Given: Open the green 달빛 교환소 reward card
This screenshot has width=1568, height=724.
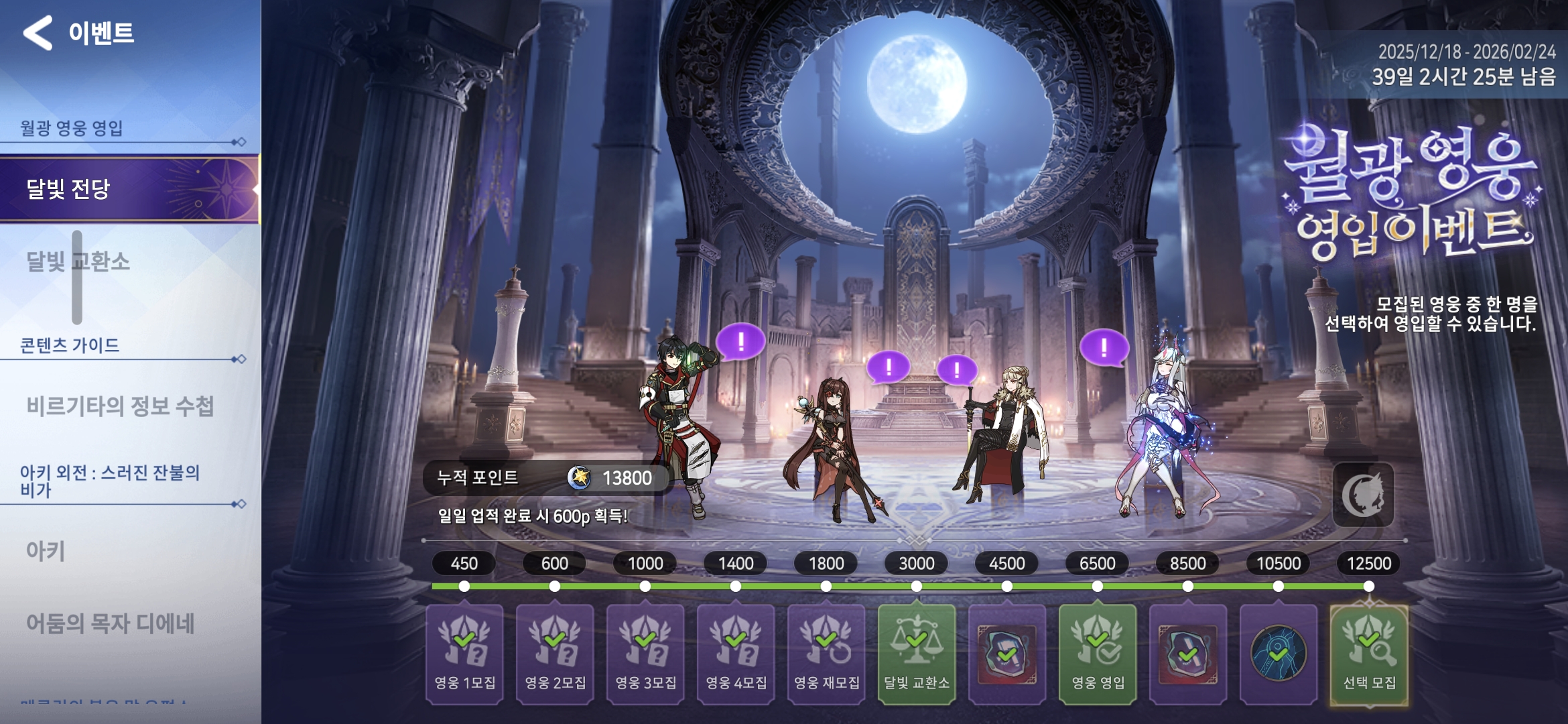Looking at the screenshot, I should [x=917, y=654].
